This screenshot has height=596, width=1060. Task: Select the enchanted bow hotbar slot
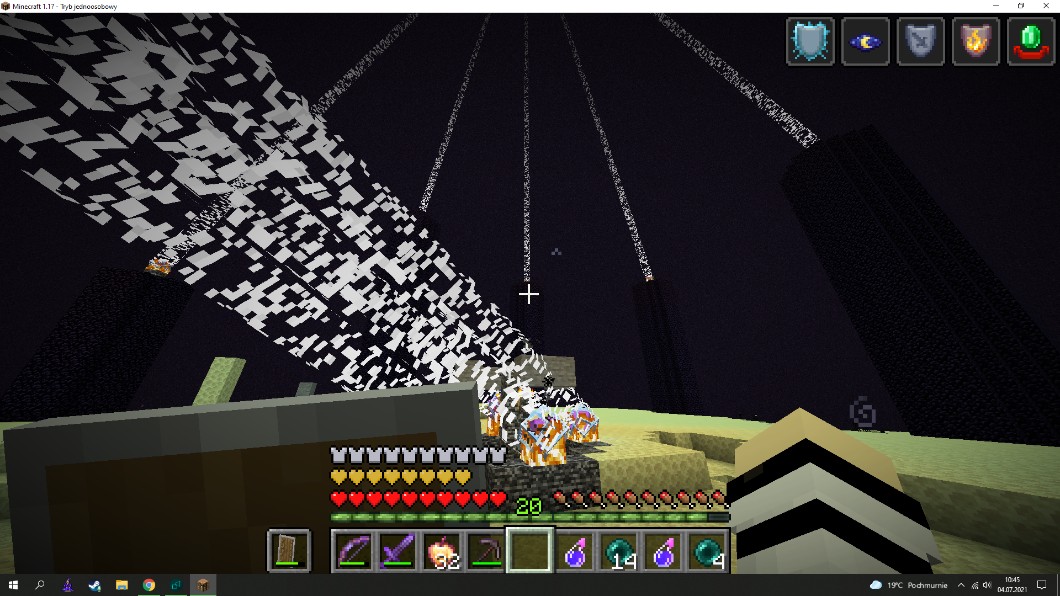click(354, 551)
